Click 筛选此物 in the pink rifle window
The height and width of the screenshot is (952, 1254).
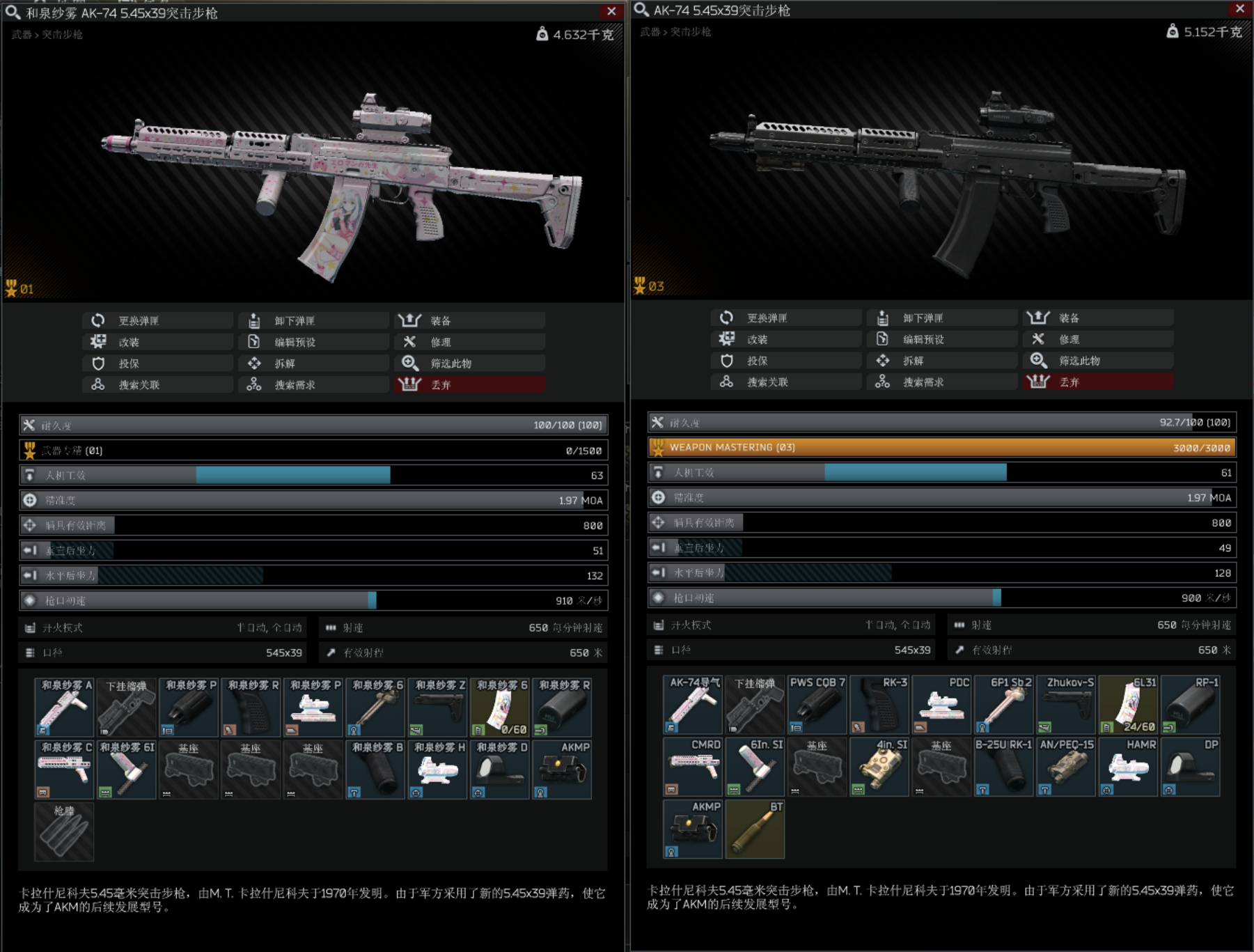coord(469,363)
